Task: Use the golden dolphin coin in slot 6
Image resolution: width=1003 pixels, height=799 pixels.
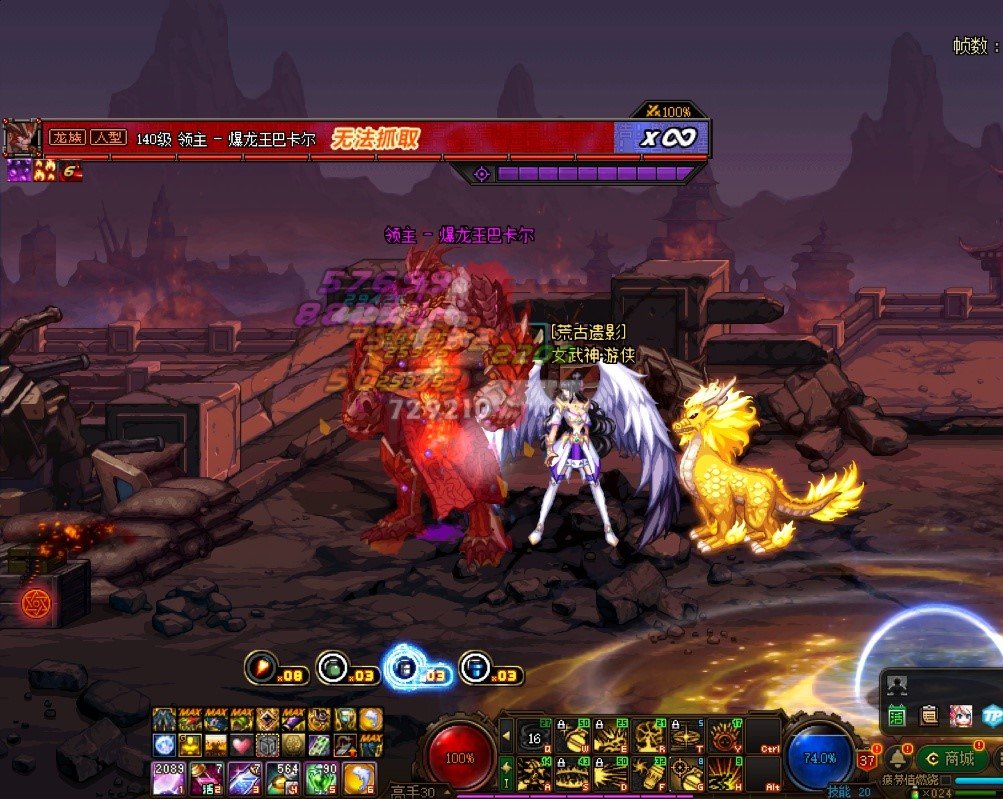Action: [x=359, y=778]
